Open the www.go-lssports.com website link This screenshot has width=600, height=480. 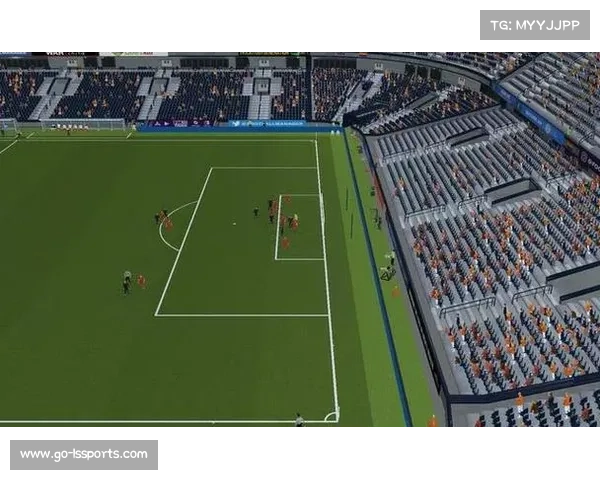click(x=84, y=455)
